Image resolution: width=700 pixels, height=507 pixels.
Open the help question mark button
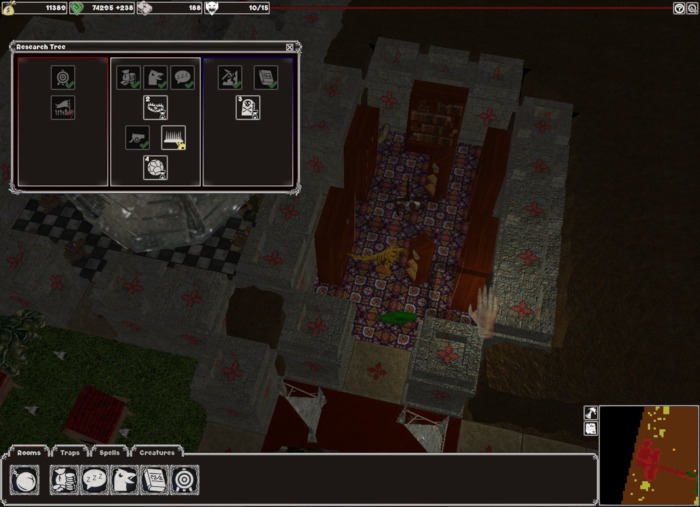click(679, 8)
